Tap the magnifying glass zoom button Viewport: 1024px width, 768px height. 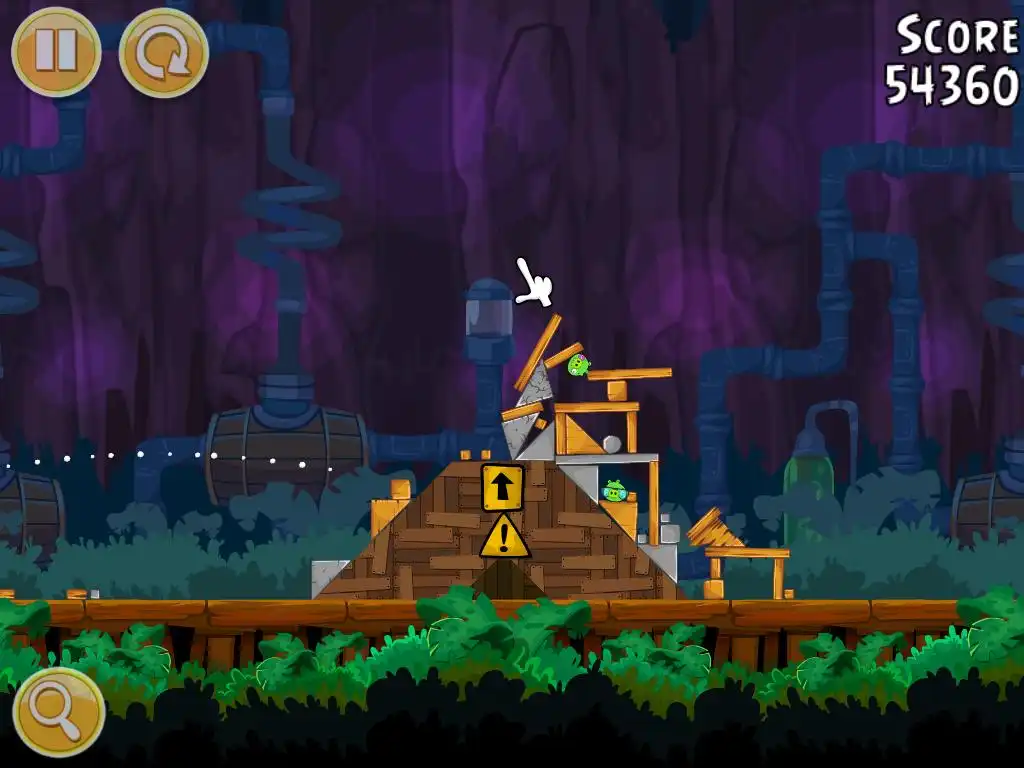[58, 712]
